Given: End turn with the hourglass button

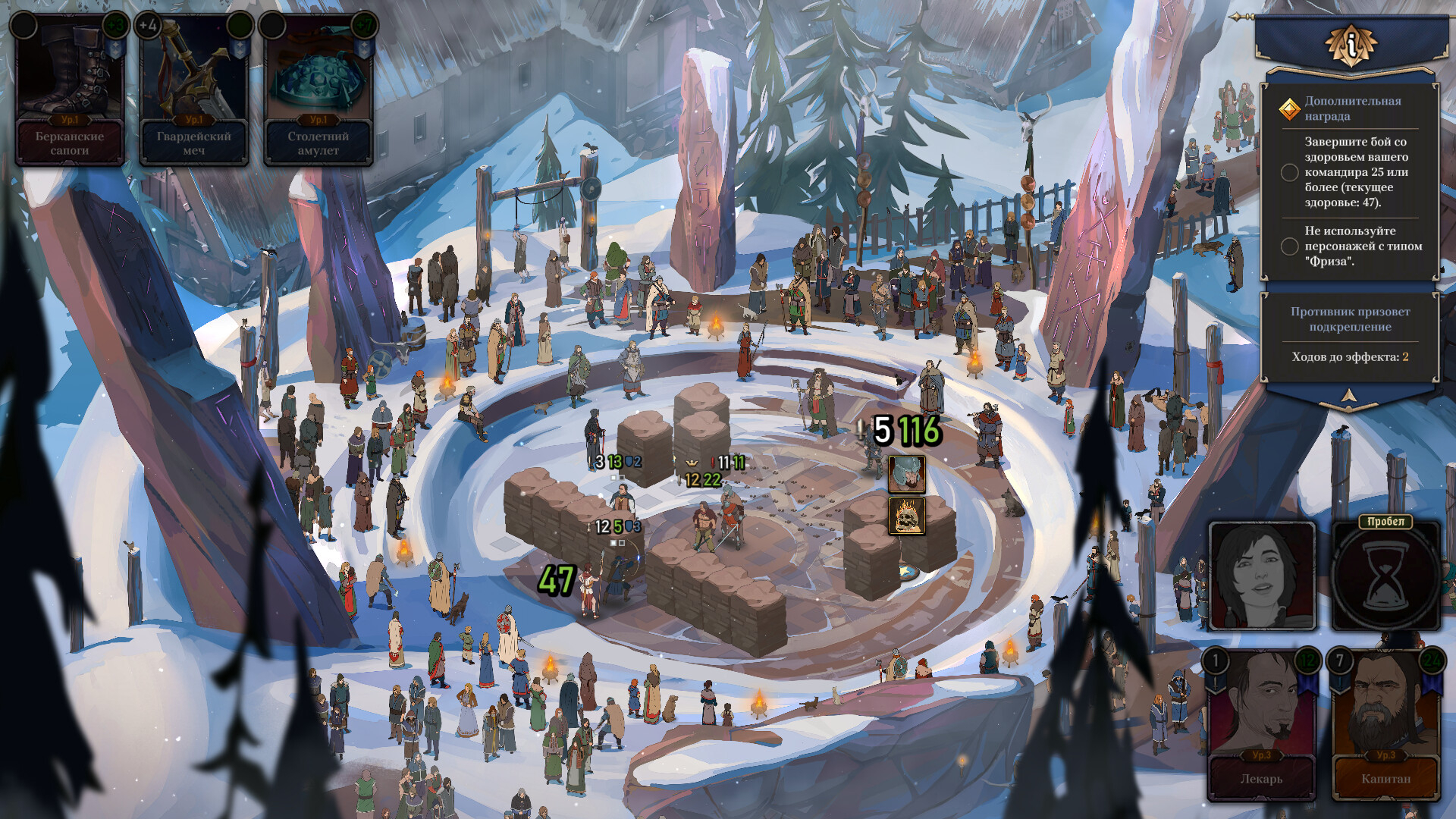Looking at the screenshot, I should (x=1385, y=579).
